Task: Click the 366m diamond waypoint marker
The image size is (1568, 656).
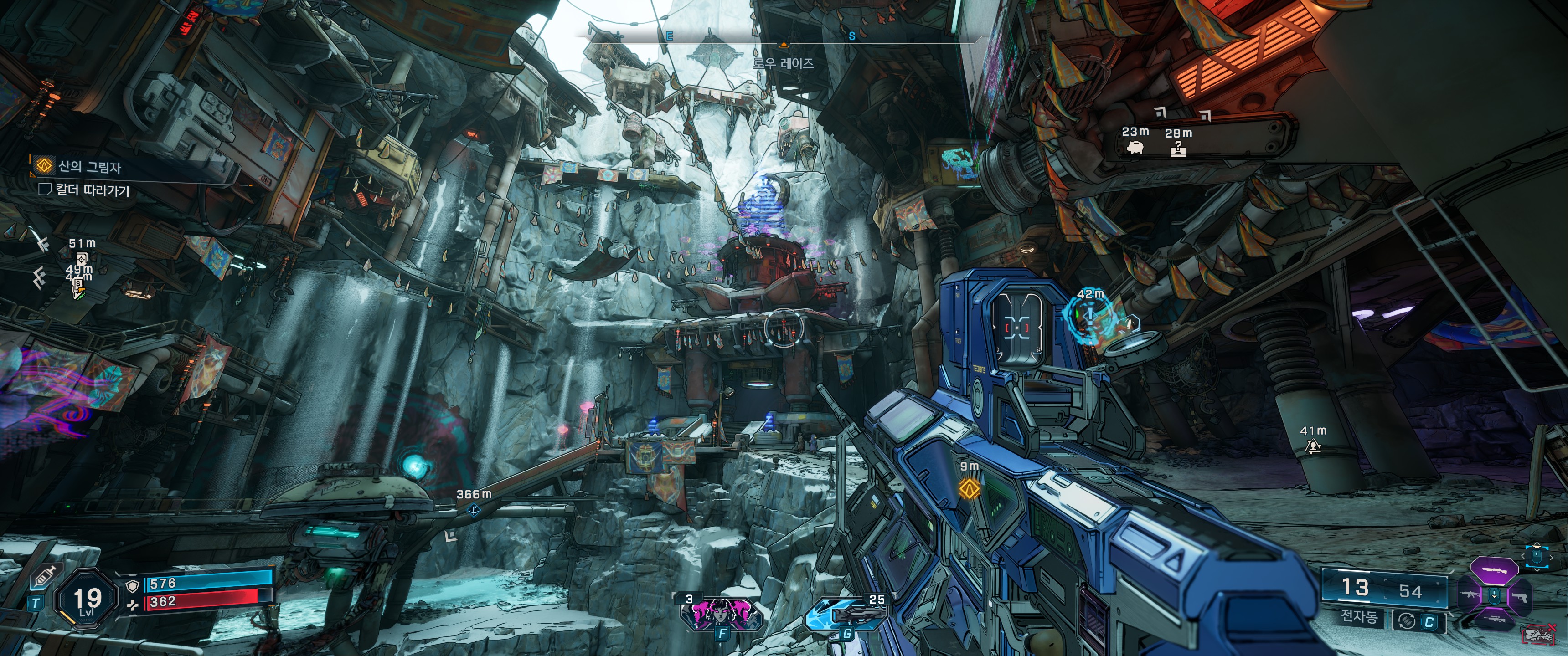Action: [x=474, y=510]
